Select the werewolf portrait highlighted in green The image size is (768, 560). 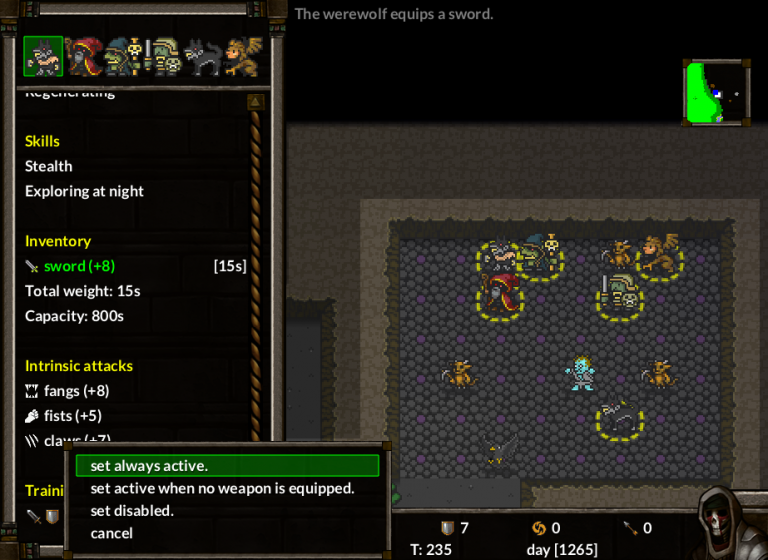[x=43, y=57]
